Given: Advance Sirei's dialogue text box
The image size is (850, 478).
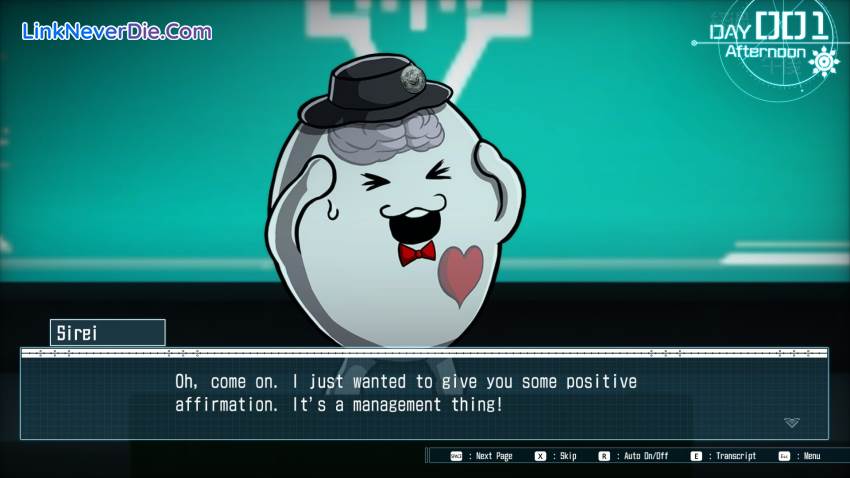Looking at the screenshot, I should 424,394.
